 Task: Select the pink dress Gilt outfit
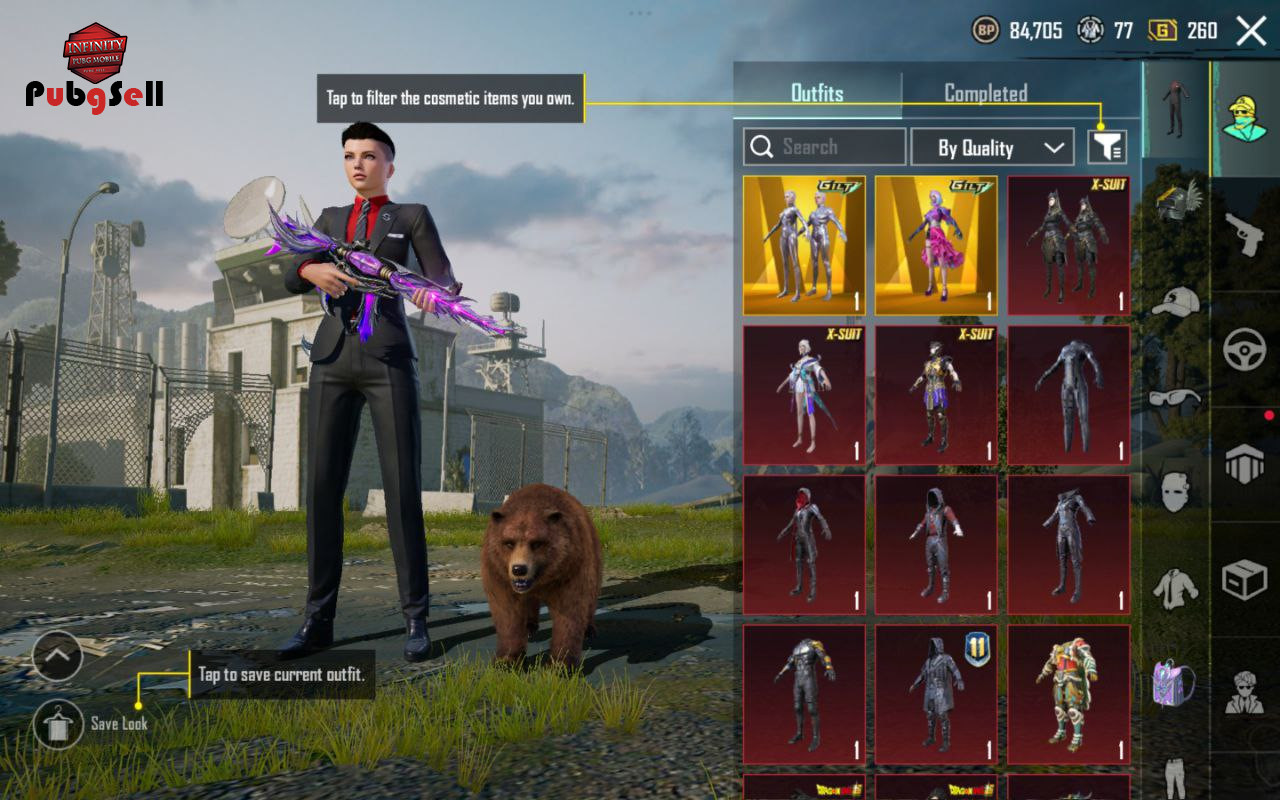[x=936, y=246]
